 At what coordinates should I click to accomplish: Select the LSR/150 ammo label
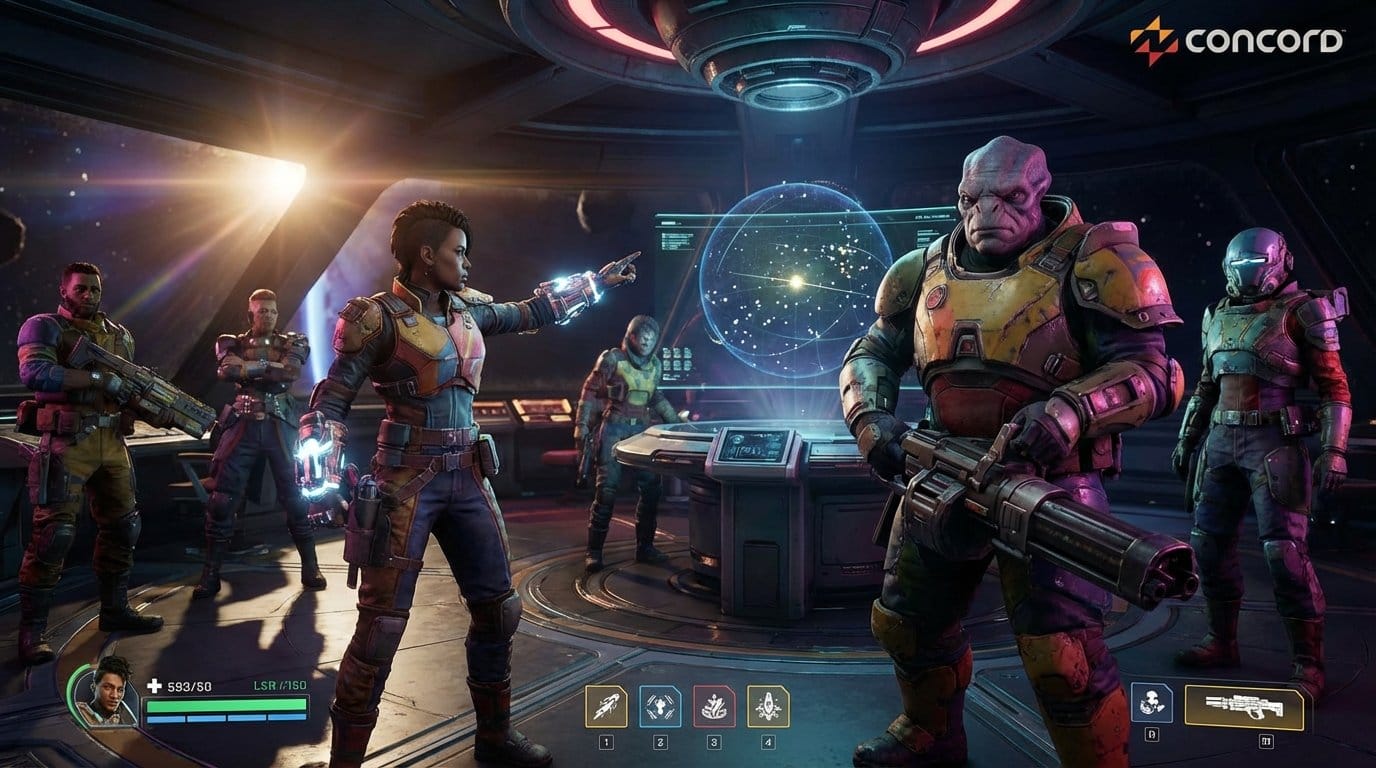pos(278,686)
